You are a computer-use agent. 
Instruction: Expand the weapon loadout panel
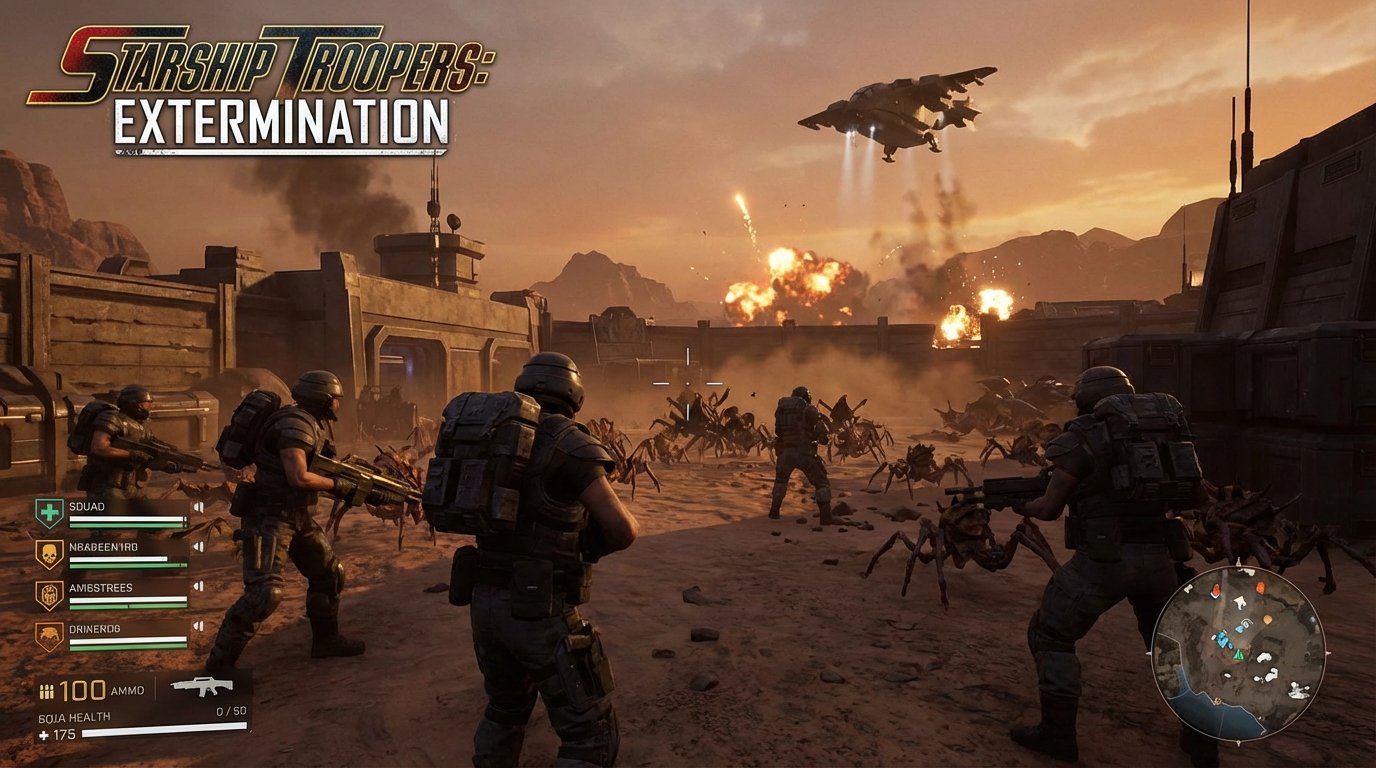click(x=200, y=690)
